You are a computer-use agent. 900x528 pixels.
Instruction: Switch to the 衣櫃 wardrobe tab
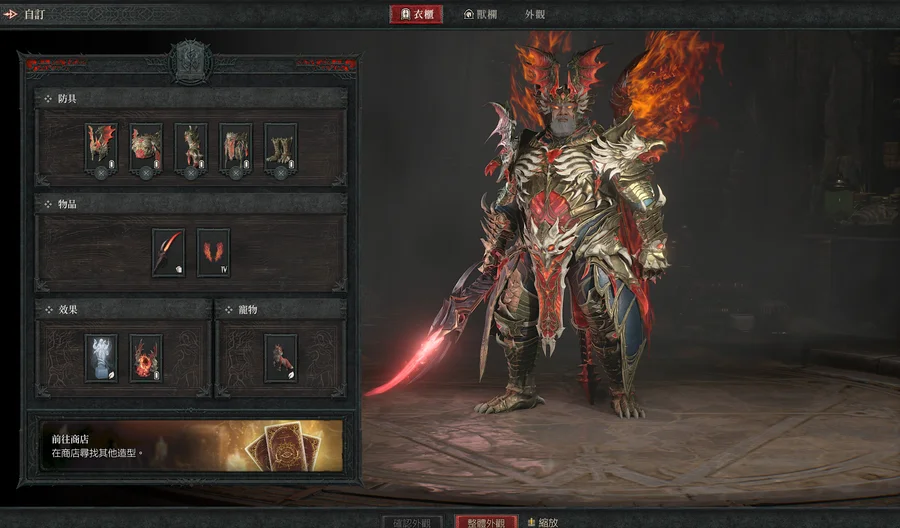tap(416, 15)
